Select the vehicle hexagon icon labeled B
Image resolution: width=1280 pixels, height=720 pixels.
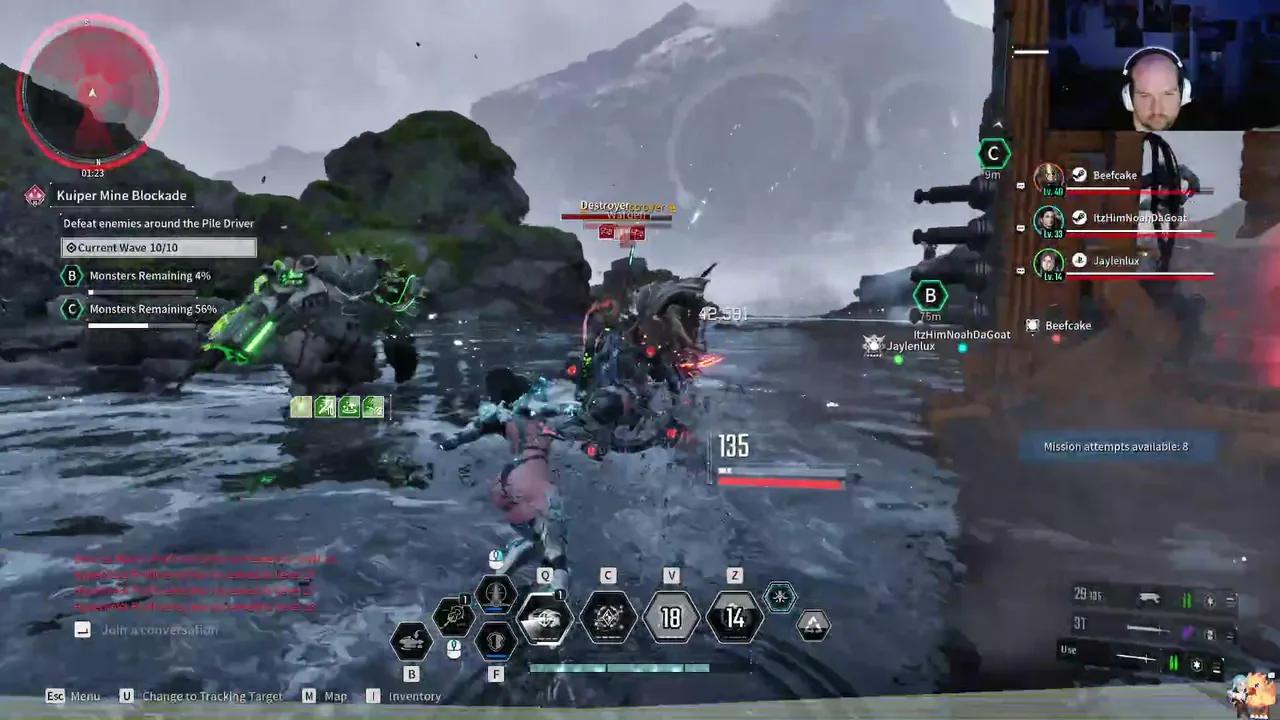(411, 642)
